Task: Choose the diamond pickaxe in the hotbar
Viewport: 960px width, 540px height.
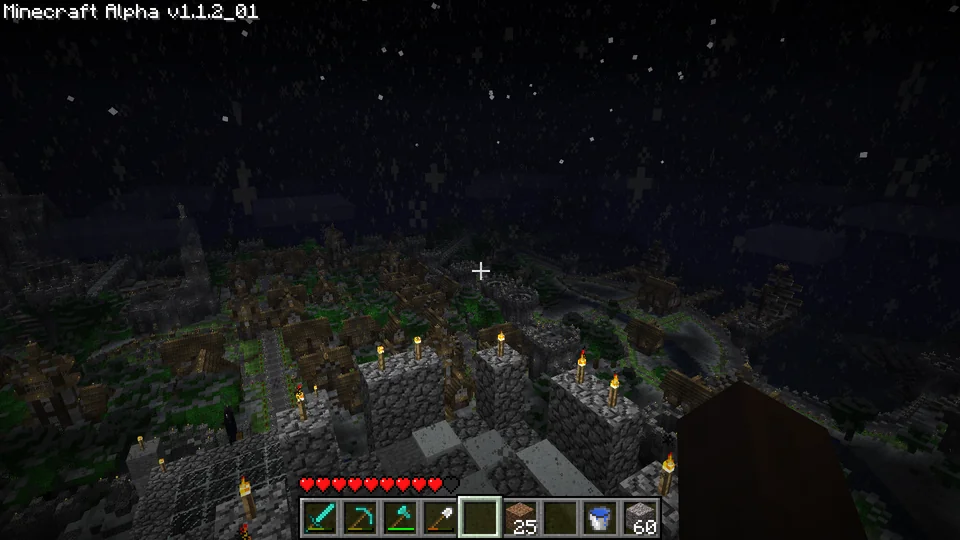Action: pyautogui.click(x=360, y=517)
